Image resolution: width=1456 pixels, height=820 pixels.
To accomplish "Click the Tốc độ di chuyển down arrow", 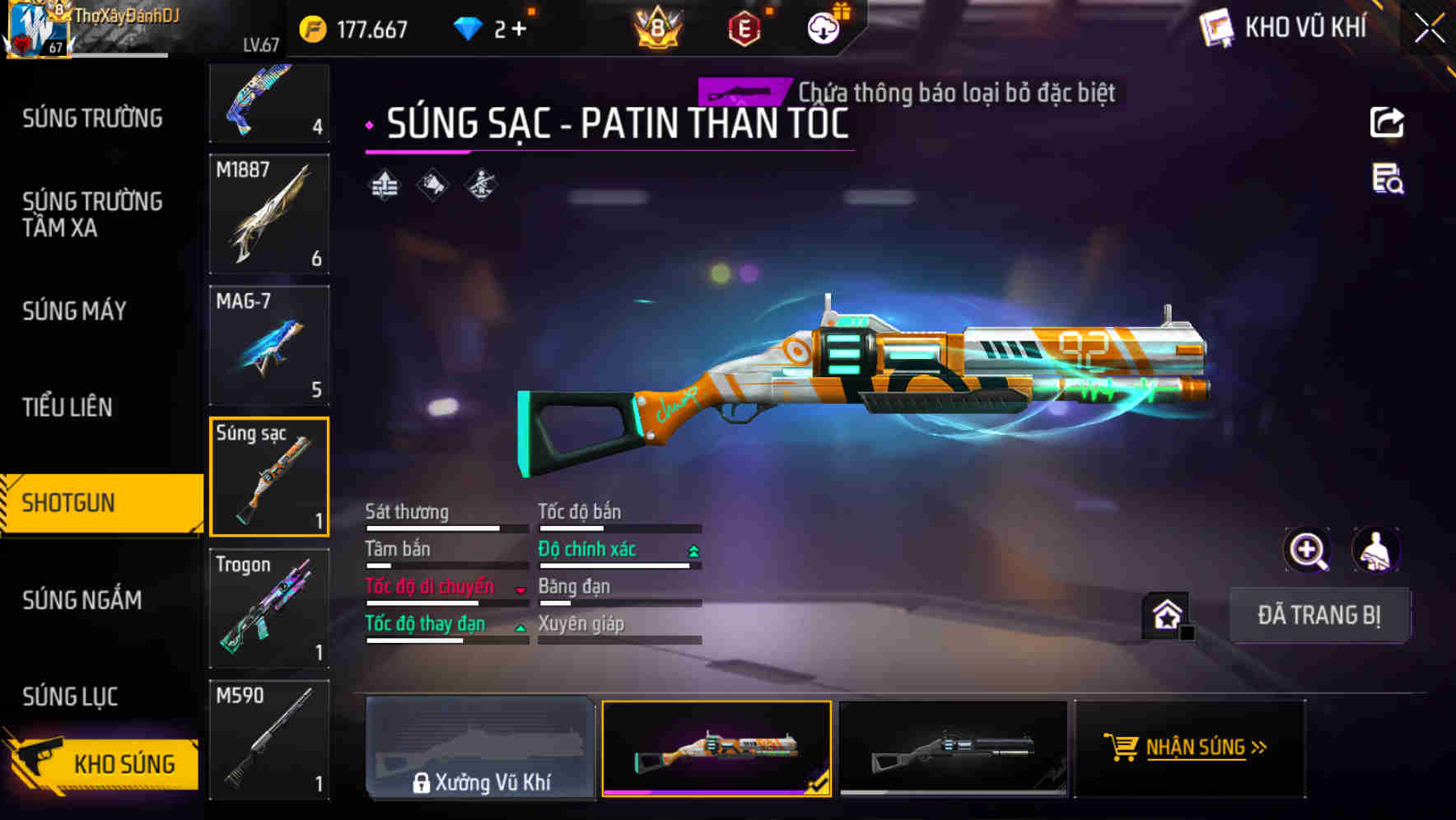I will pos(519,588).
